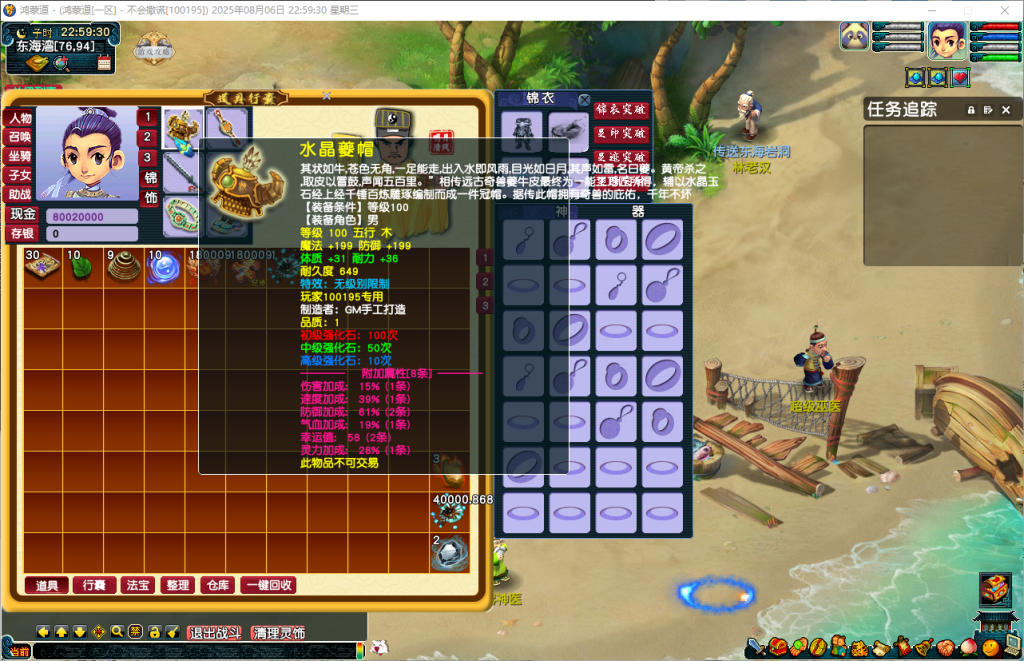Click the 一键回收 recycle button
The width and height of the screenshot is (1024, 661).
(268, 585)
